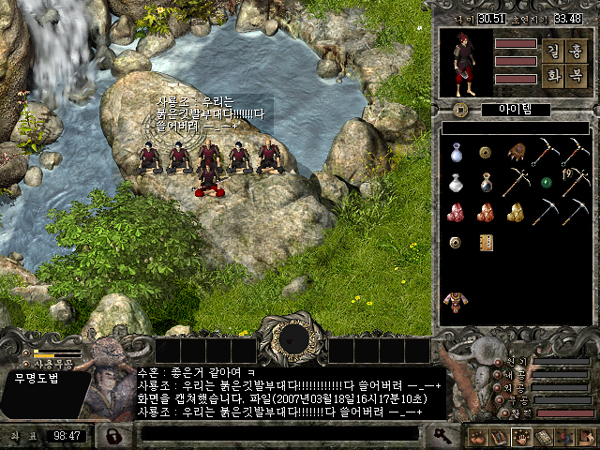Click the 길 button in the character panel
The width and height of the screenshot is (600, 450).
[x=553, y=51]
